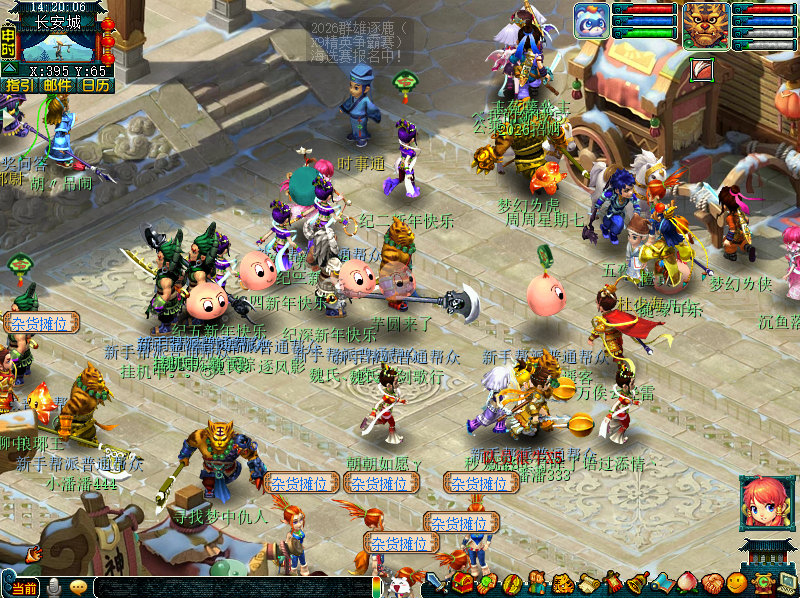Toggle the teal arrow minimap collapse button
The height and width of the screenshot is (598, 800).
coord(9,67)
